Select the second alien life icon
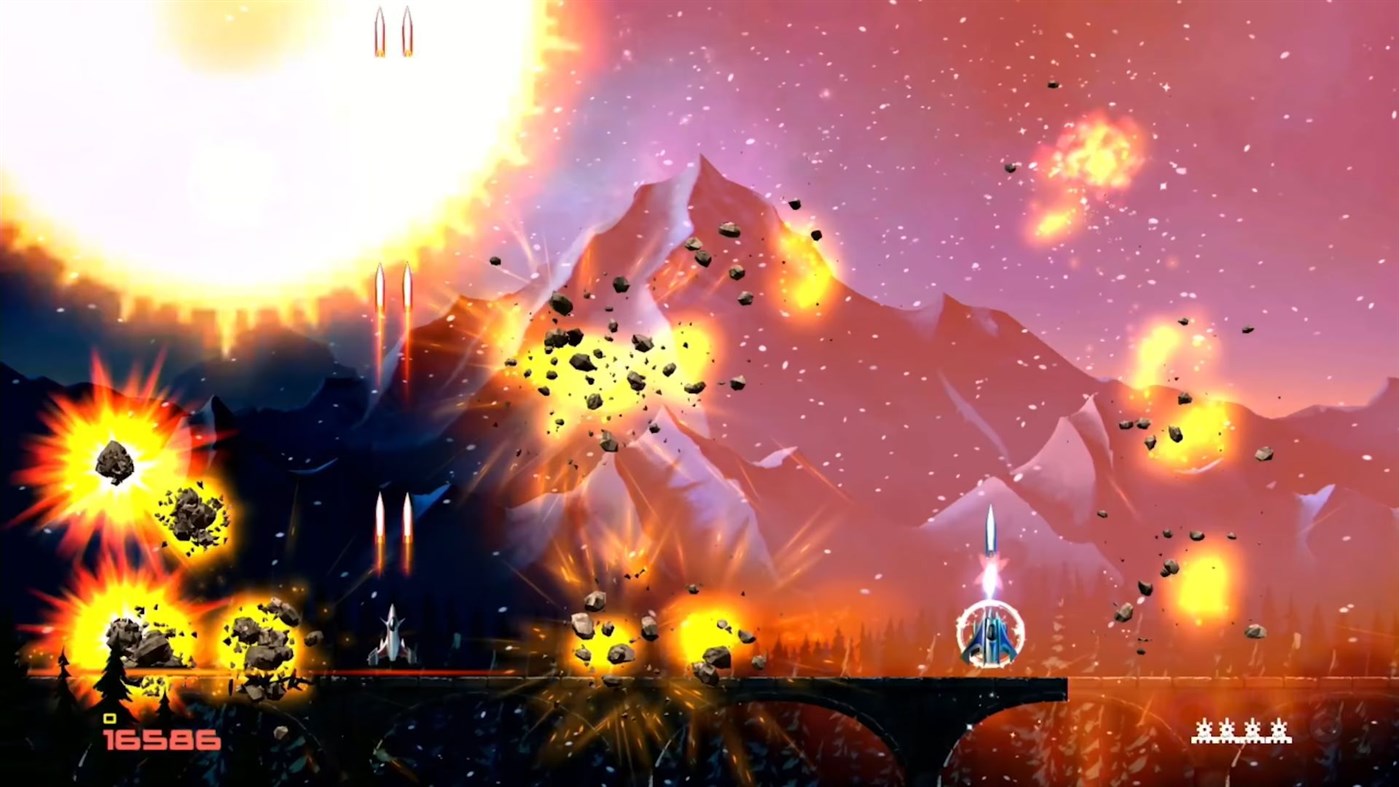Viewport: 1399px width, 787px height. pyautogui.click(x=1227, y=730)
